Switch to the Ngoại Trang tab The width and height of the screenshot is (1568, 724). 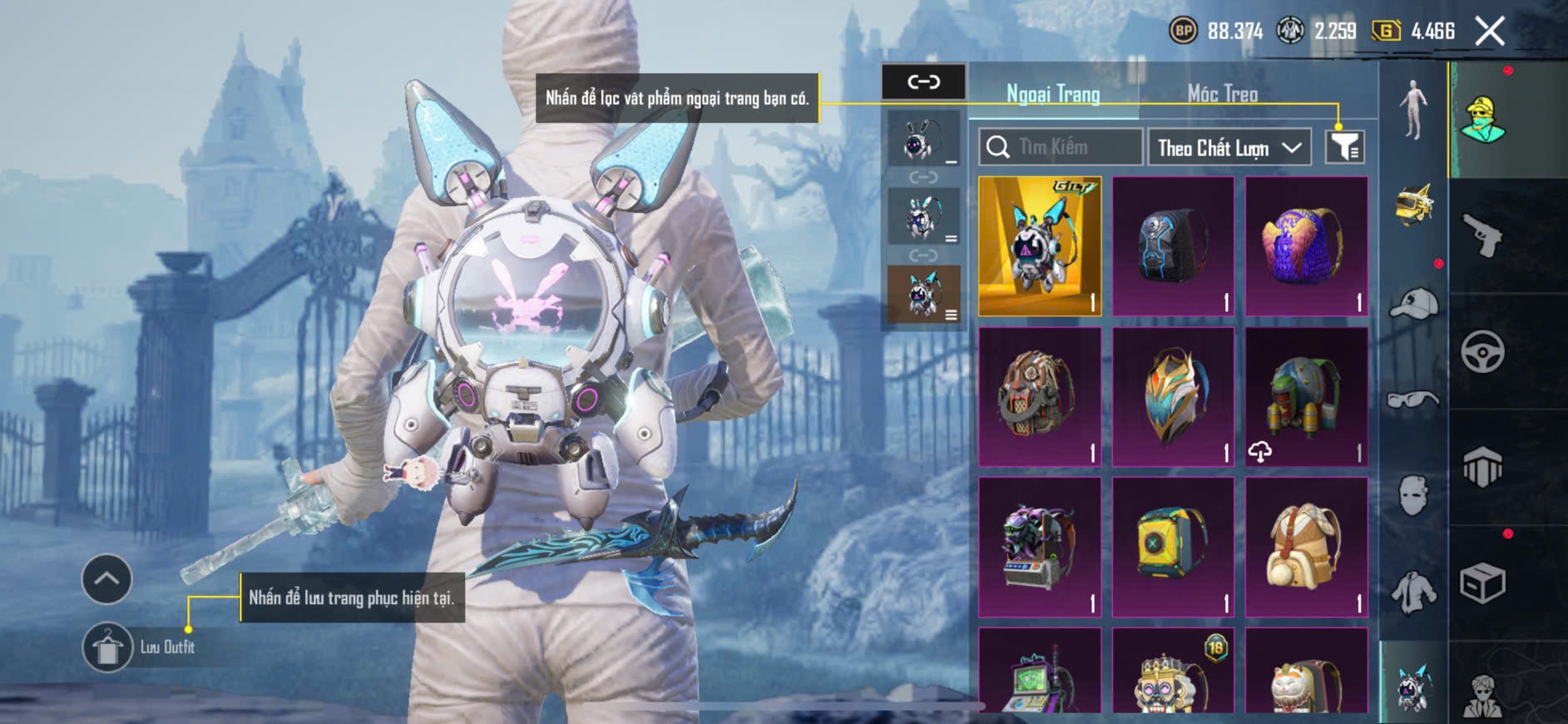pos(1053,94)
